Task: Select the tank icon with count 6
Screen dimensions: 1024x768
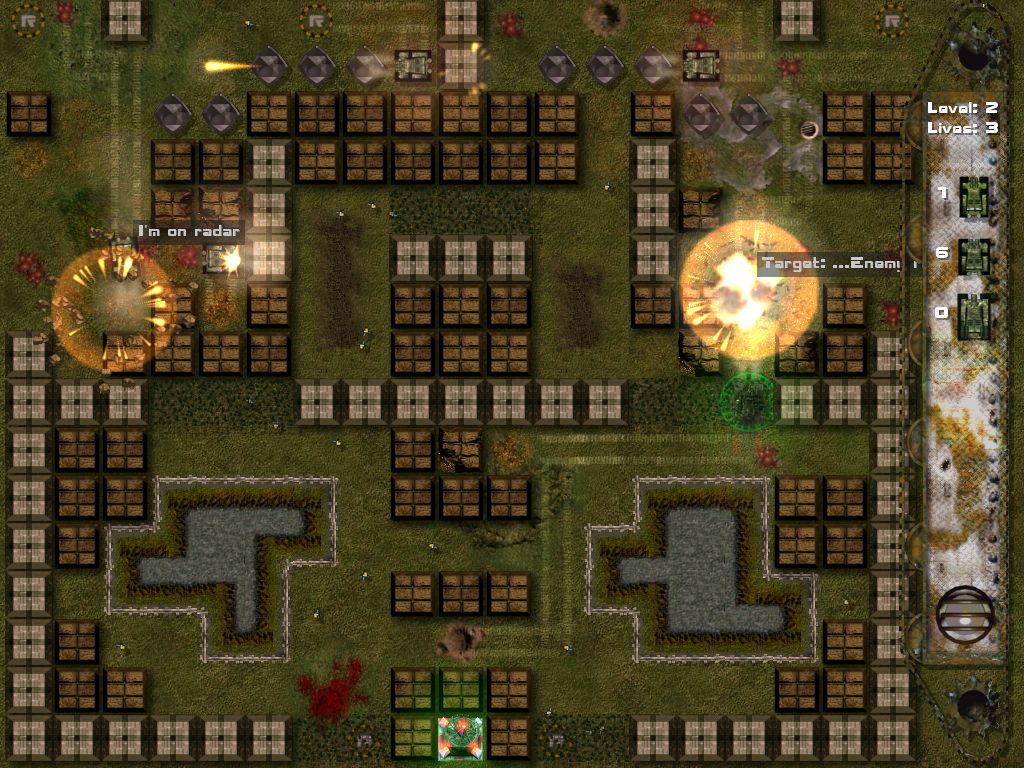Action: pos(974,256)
